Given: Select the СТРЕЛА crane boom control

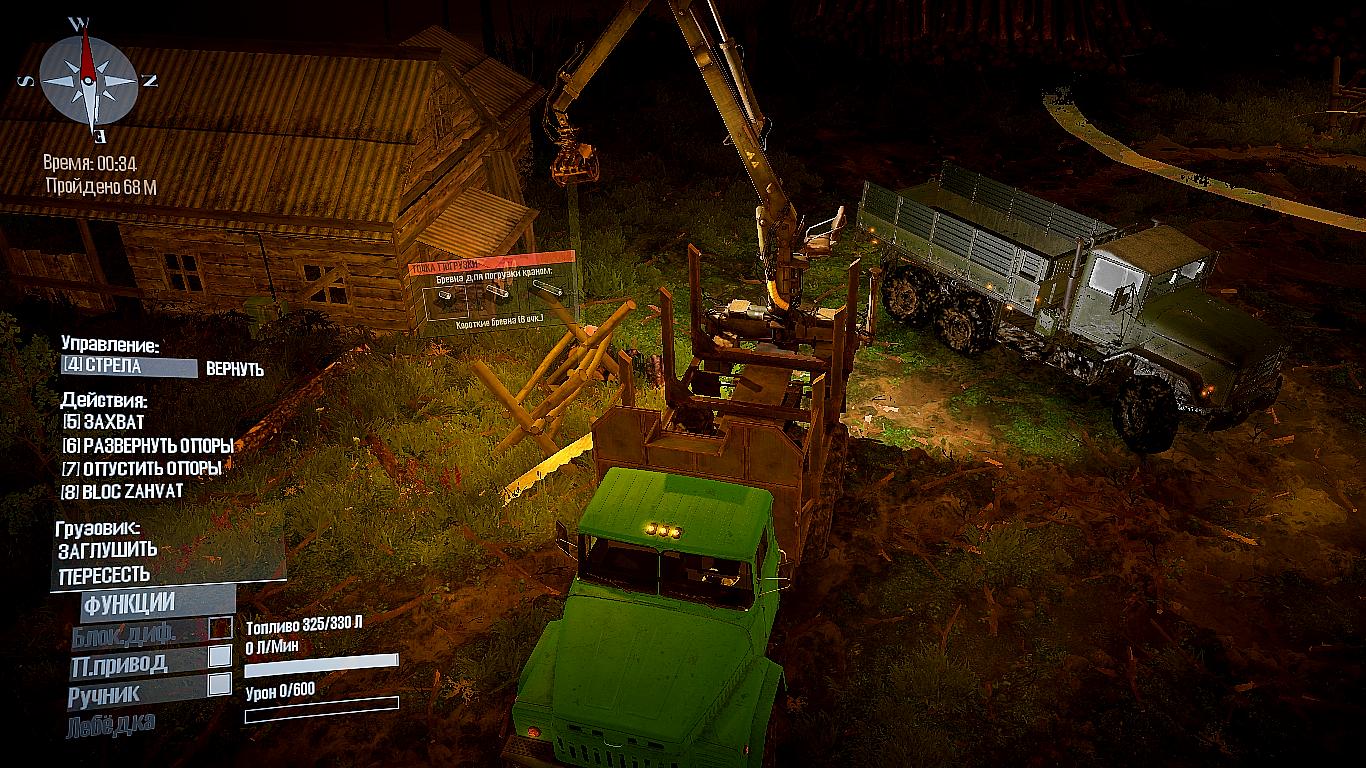Looking at the screenshot, I should [x=129, y=367].
